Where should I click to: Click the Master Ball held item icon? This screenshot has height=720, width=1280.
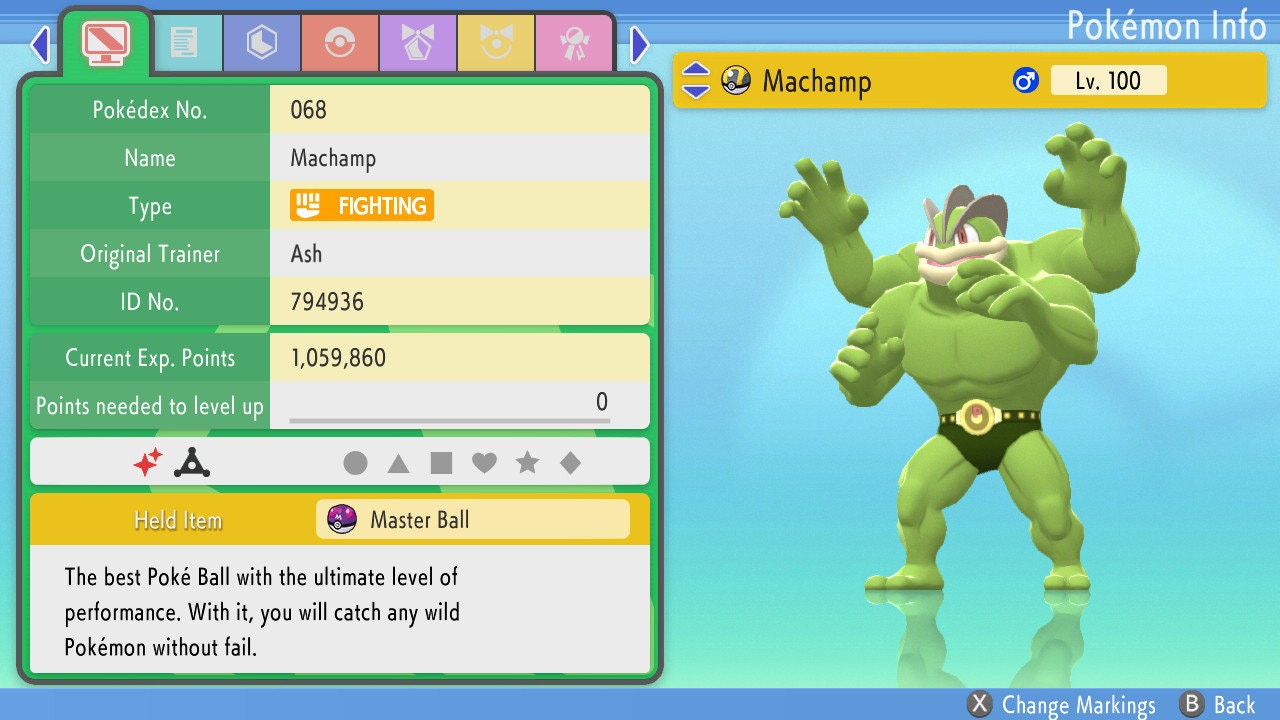click(x=343, y=518)
